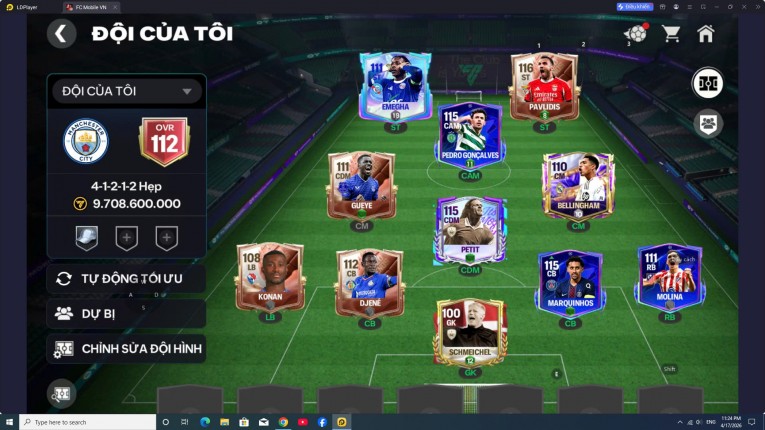765x430 pixels.
Task: Select the Gueye midfielder card
Action: click(361, 186)
